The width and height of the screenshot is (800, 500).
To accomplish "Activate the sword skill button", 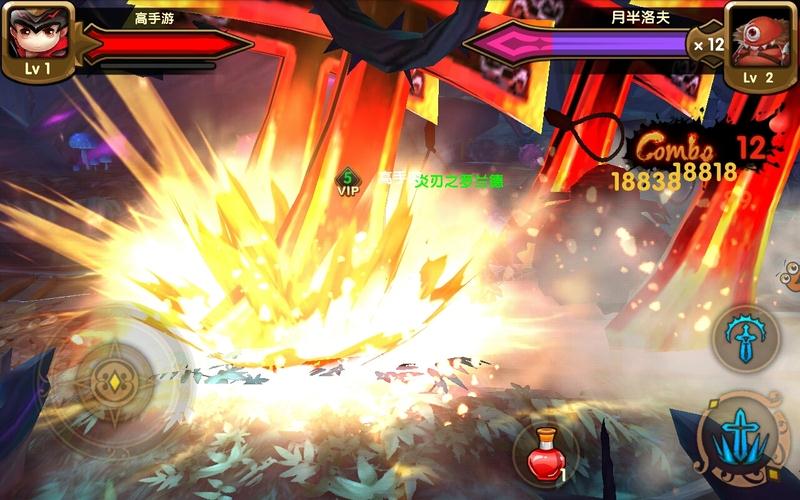I will (746, 338).
